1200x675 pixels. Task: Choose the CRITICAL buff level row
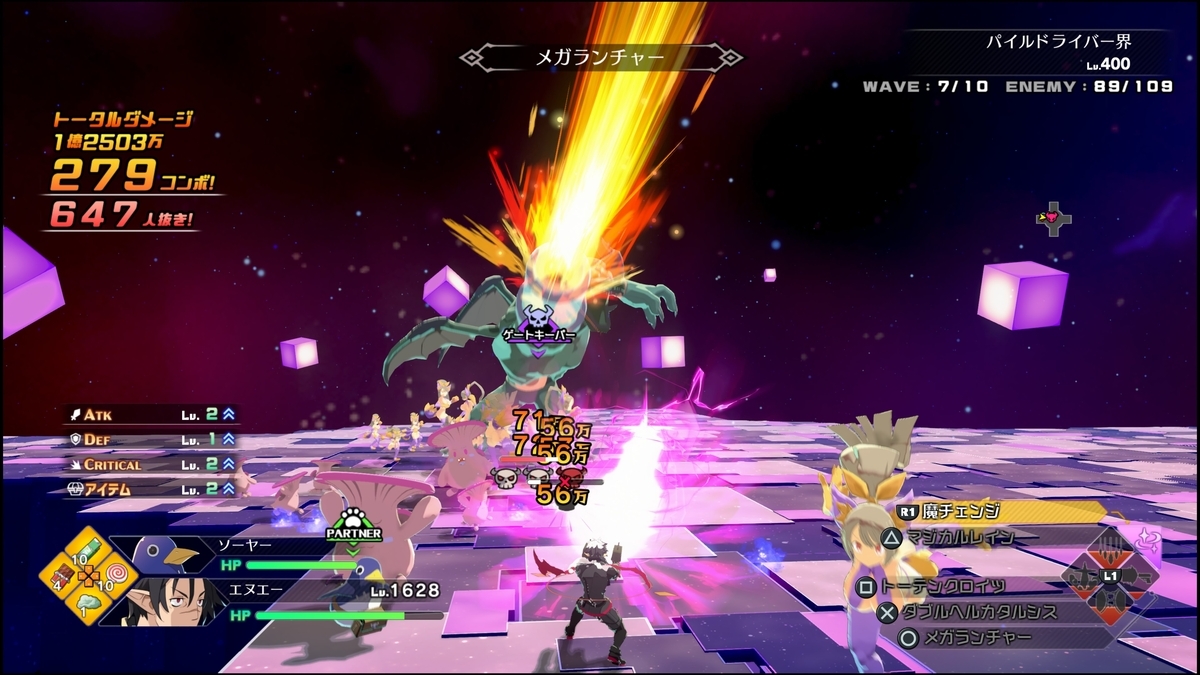pyautogui.click(x=150, y=465)
